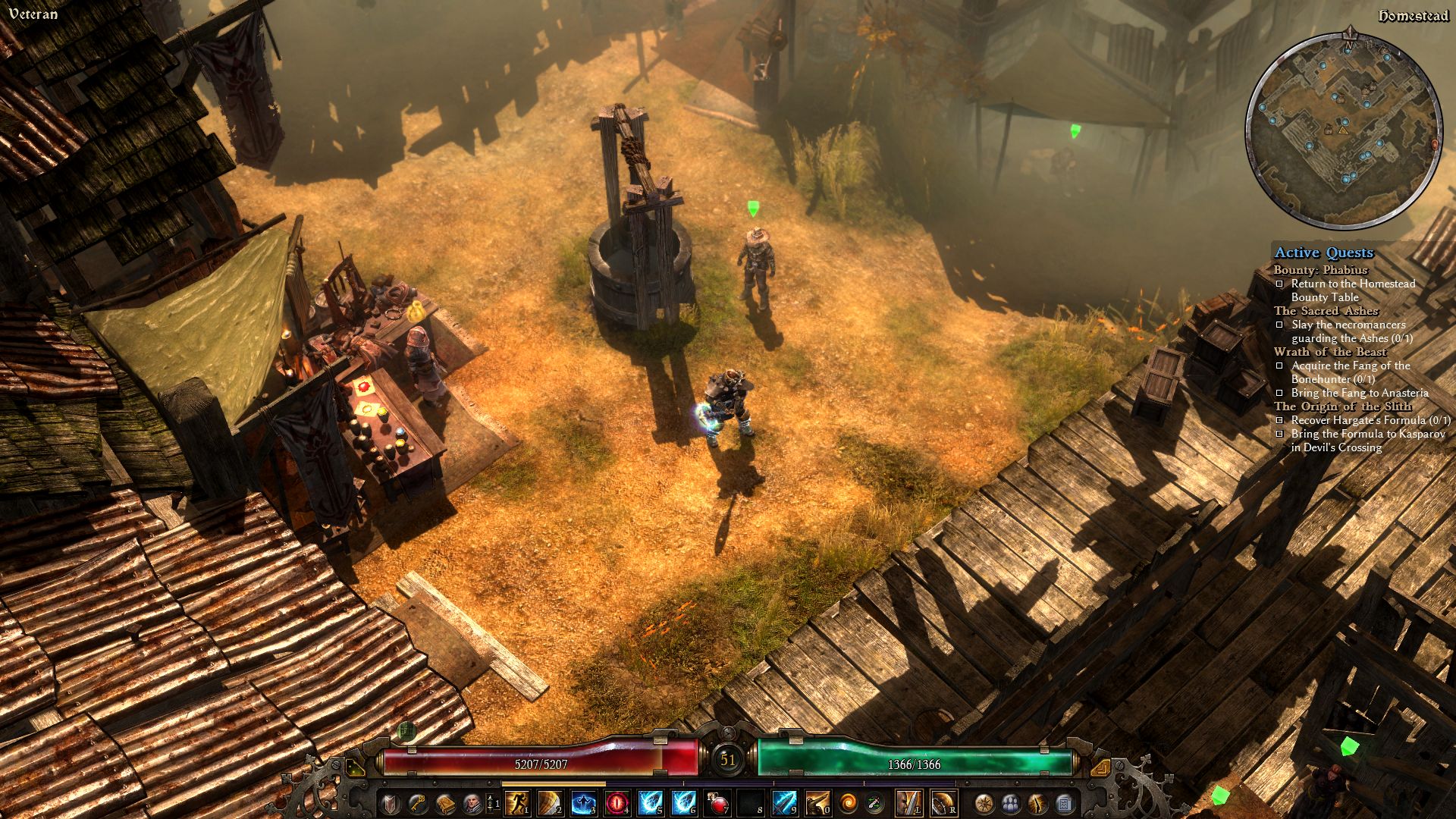Click the old man portrait icon
This screenshot has height=819, width=1456.
pos(472,802)
